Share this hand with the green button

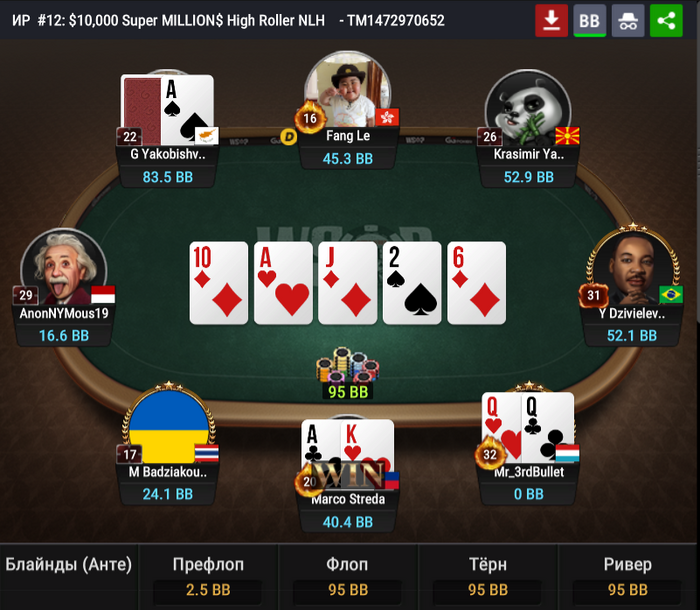click(666, 20)
